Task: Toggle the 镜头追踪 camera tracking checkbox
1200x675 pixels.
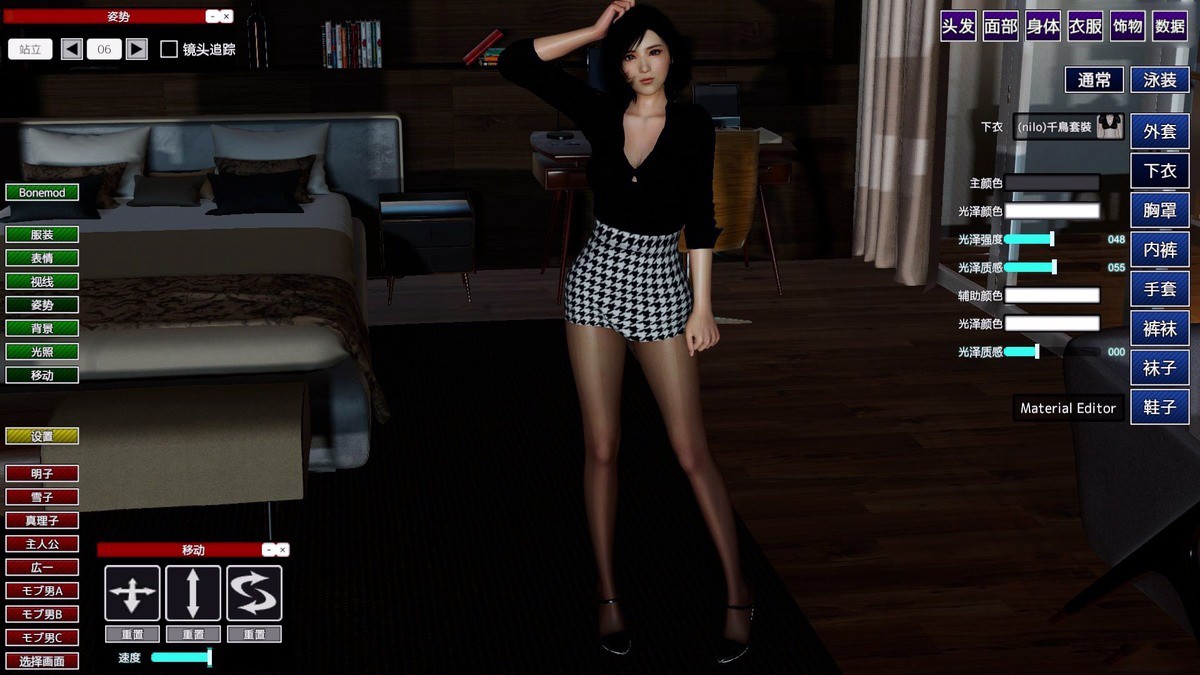Action: tap(169, 49)
